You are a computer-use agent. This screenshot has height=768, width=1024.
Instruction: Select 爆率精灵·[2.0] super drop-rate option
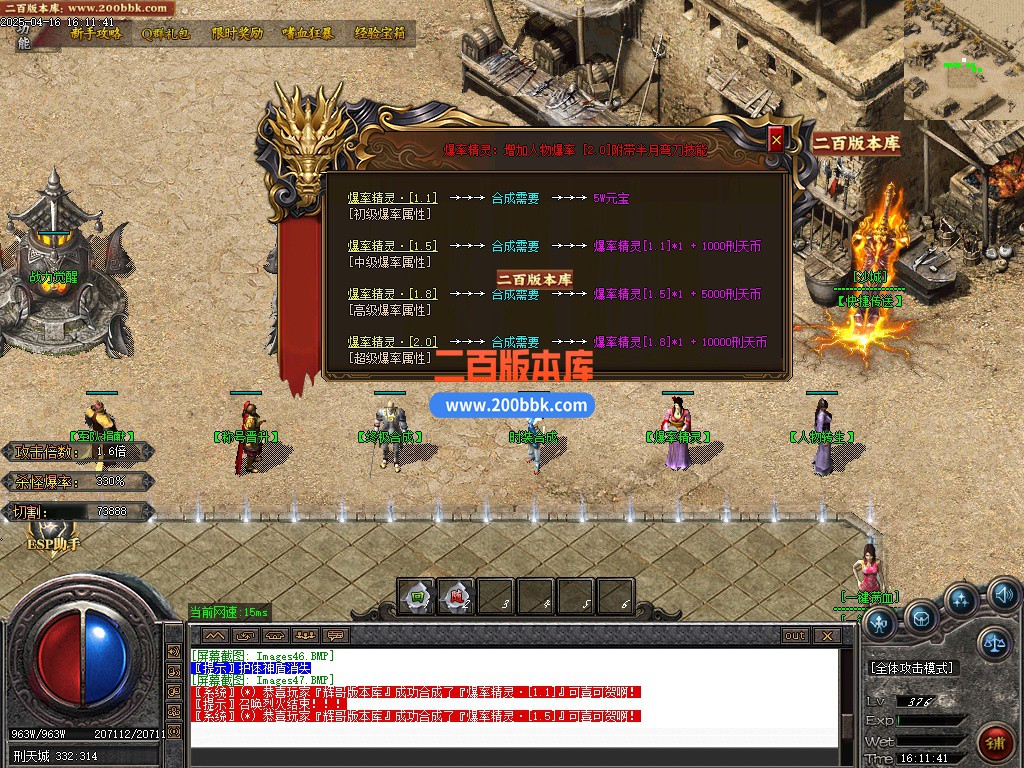click(393, 342)
